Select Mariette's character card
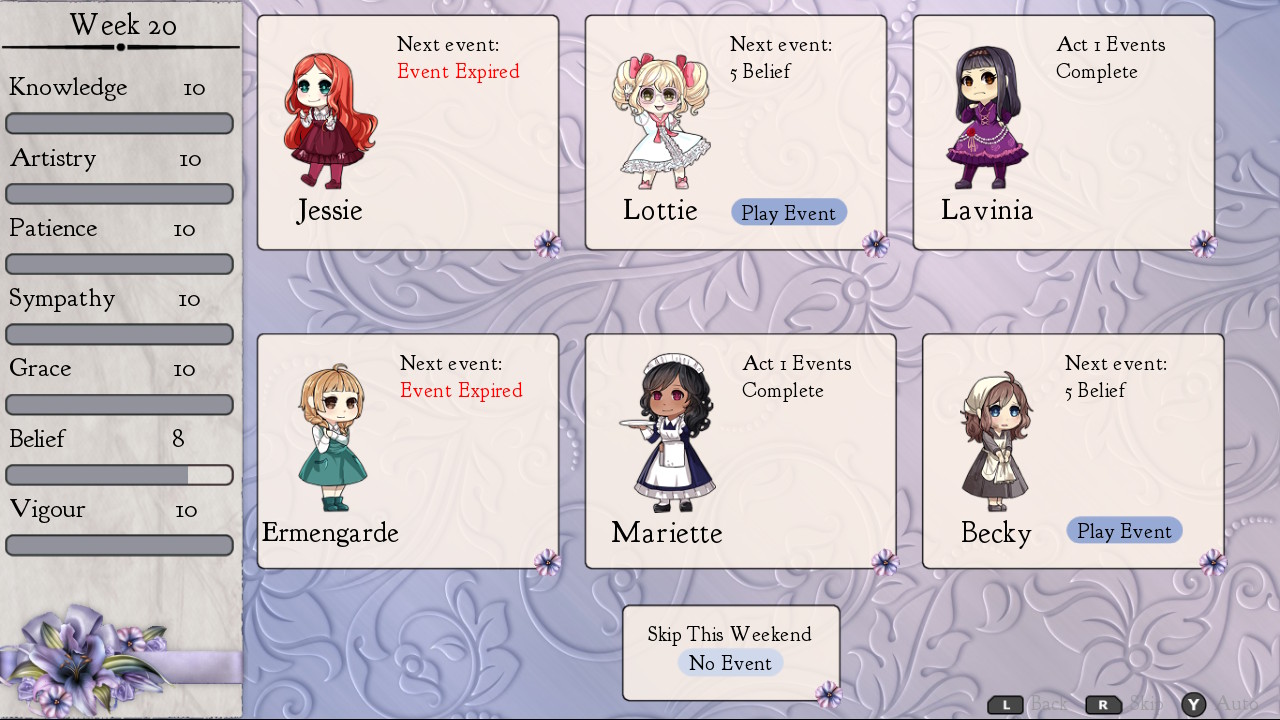This screenshot has height=720, width=1280. [740, 451]
